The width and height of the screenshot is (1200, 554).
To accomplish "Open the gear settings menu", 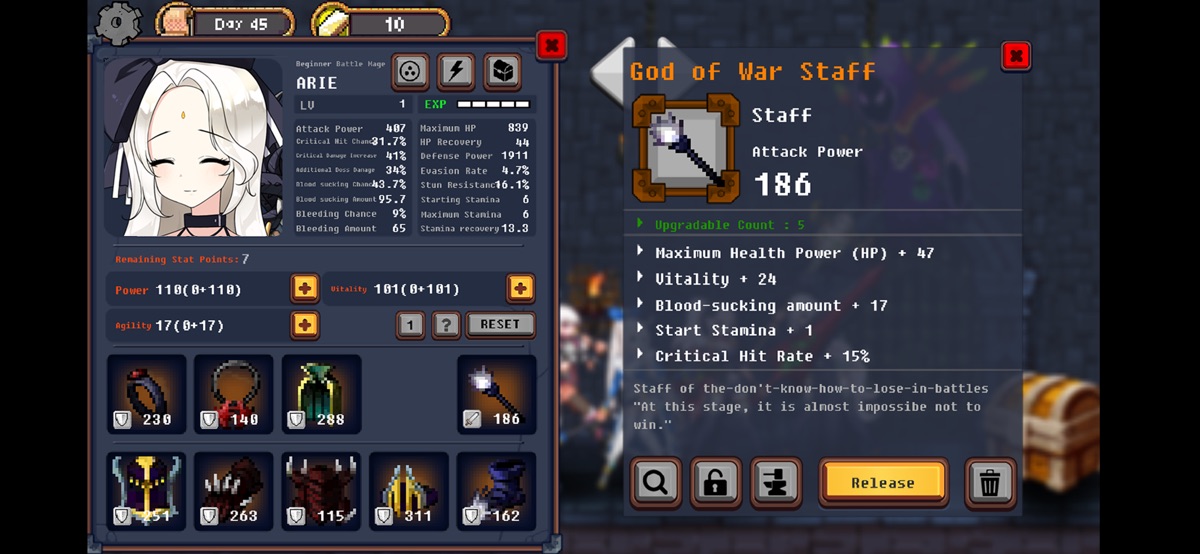I will (120, 22).
